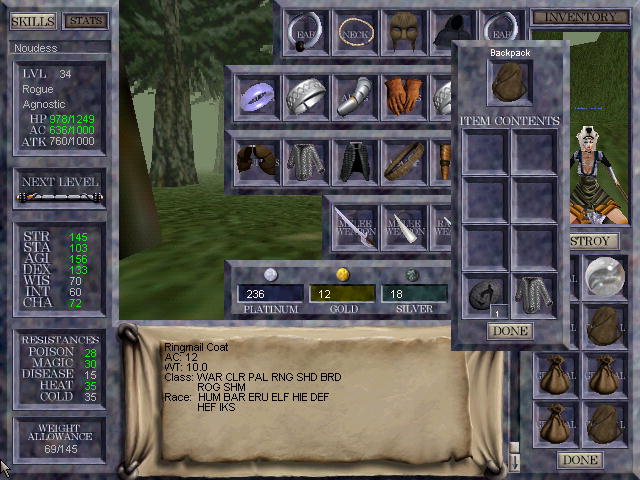The image size is (640, 480).
Task: Select the orange leather gloves
Action: coord(403,96)
